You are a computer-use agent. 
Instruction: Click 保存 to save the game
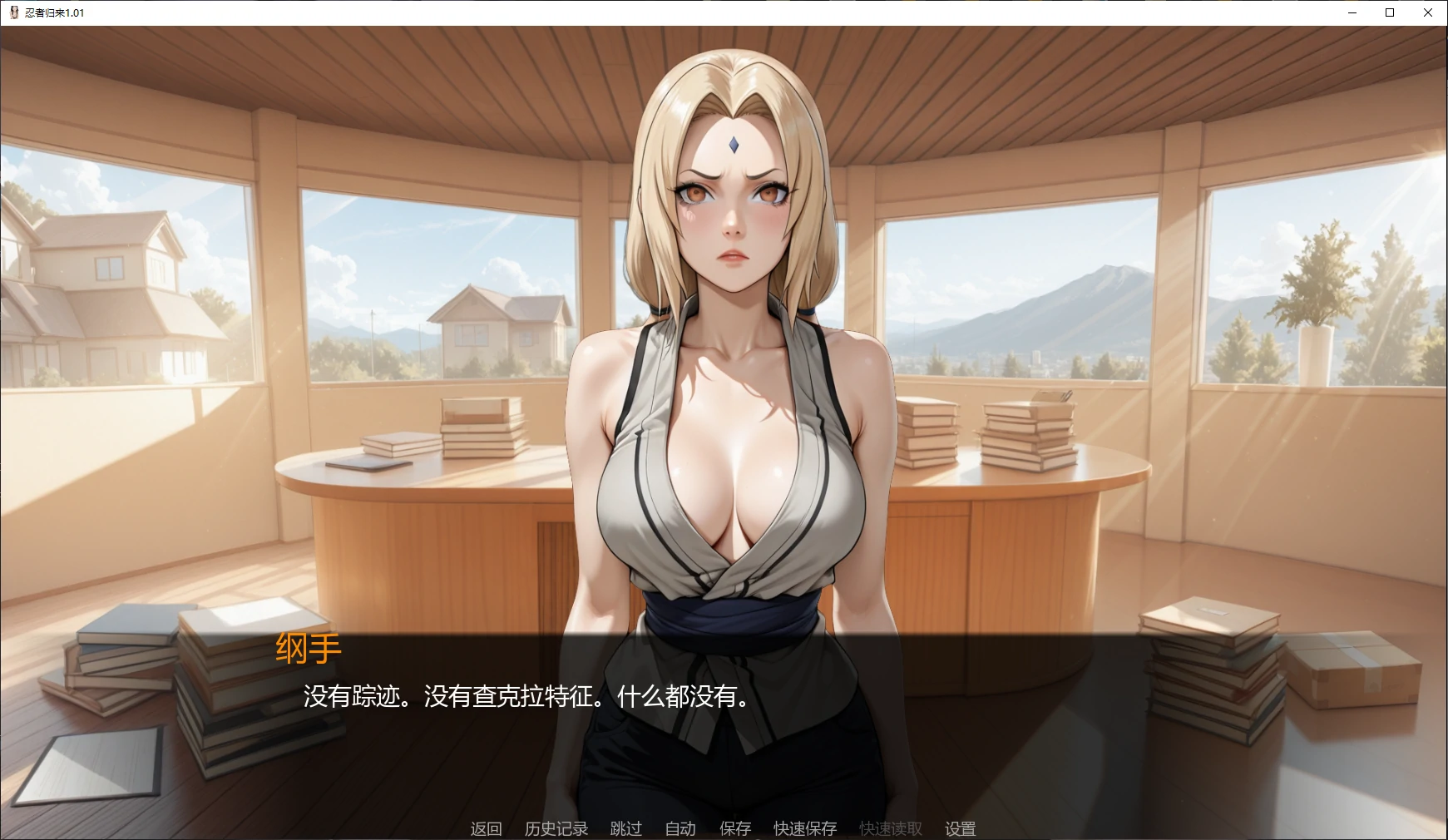[x=734, y=828]
